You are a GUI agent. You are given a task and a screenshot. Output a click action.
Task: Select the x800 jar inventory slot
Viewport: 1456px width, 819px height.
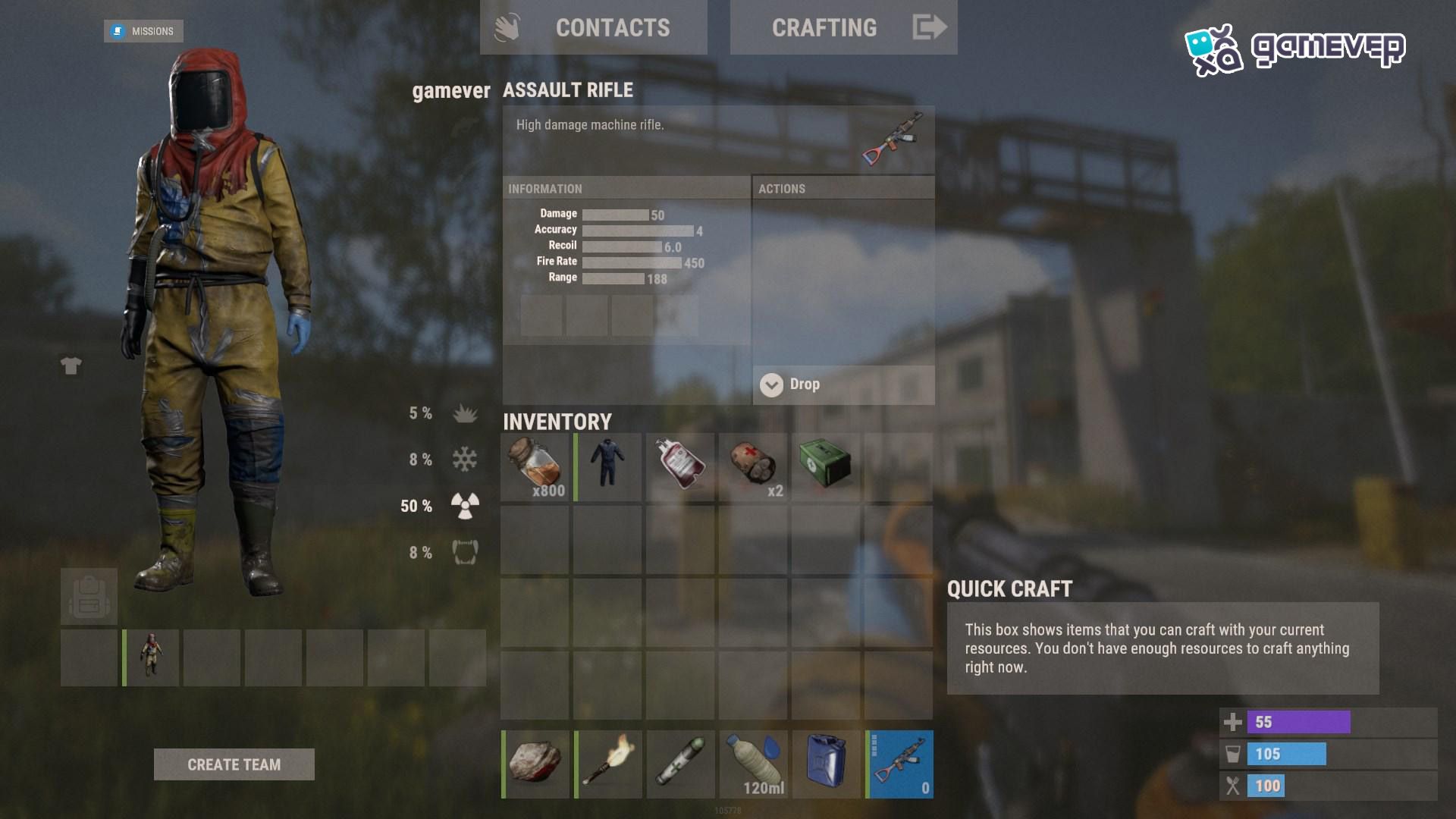[x=535, y=467]
